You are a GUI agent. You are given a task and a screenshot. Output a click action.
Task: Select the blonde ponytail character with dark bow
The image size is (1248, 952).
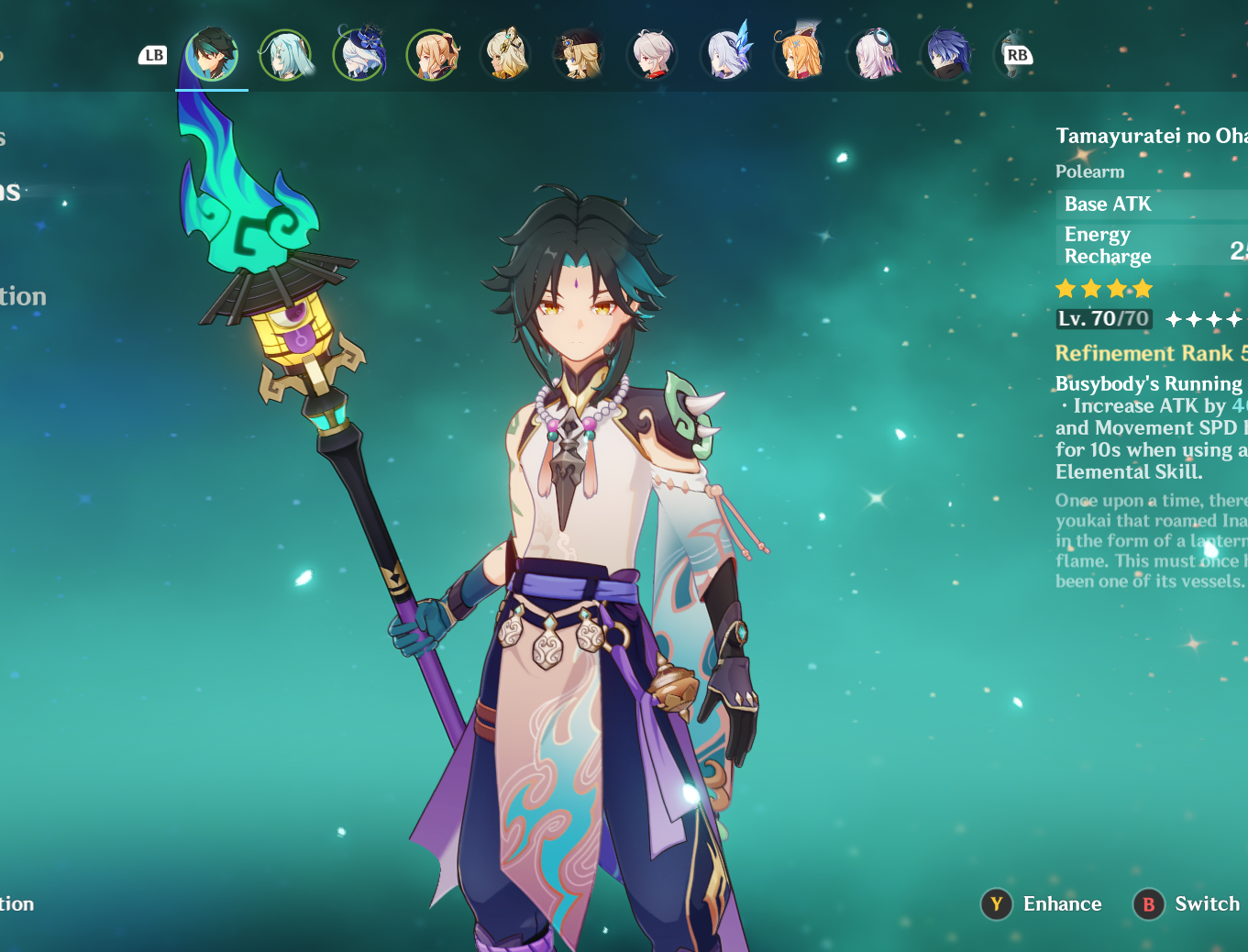tap(432, 55)
